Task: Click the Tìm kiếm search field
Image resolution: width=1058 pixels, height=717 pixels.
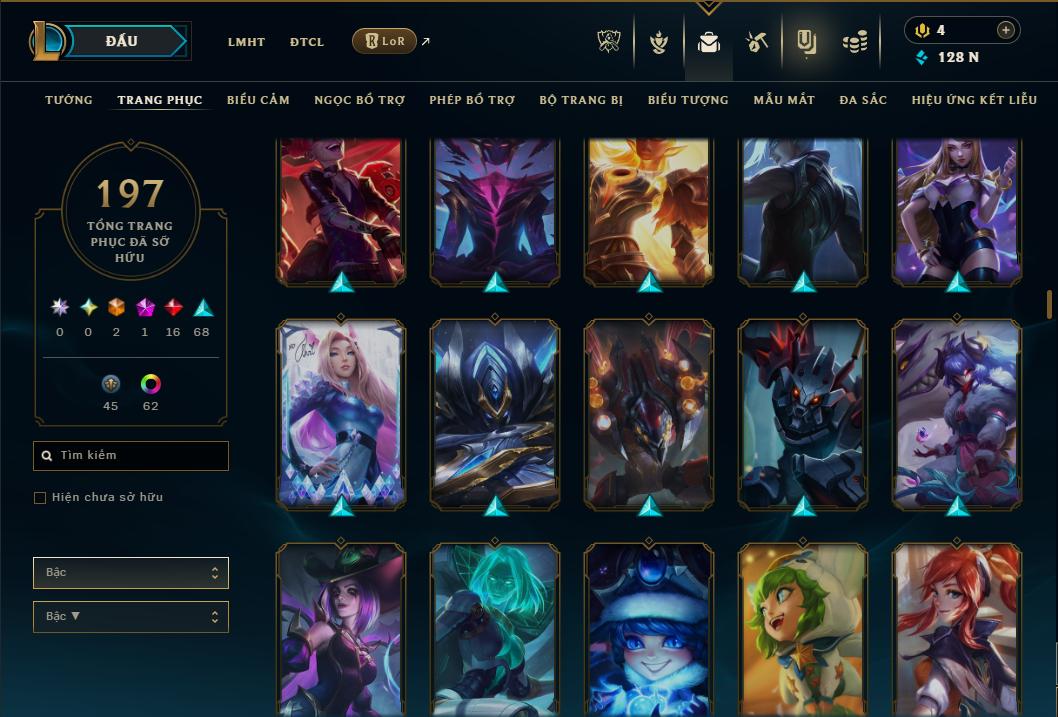Action: click(131, 456)
